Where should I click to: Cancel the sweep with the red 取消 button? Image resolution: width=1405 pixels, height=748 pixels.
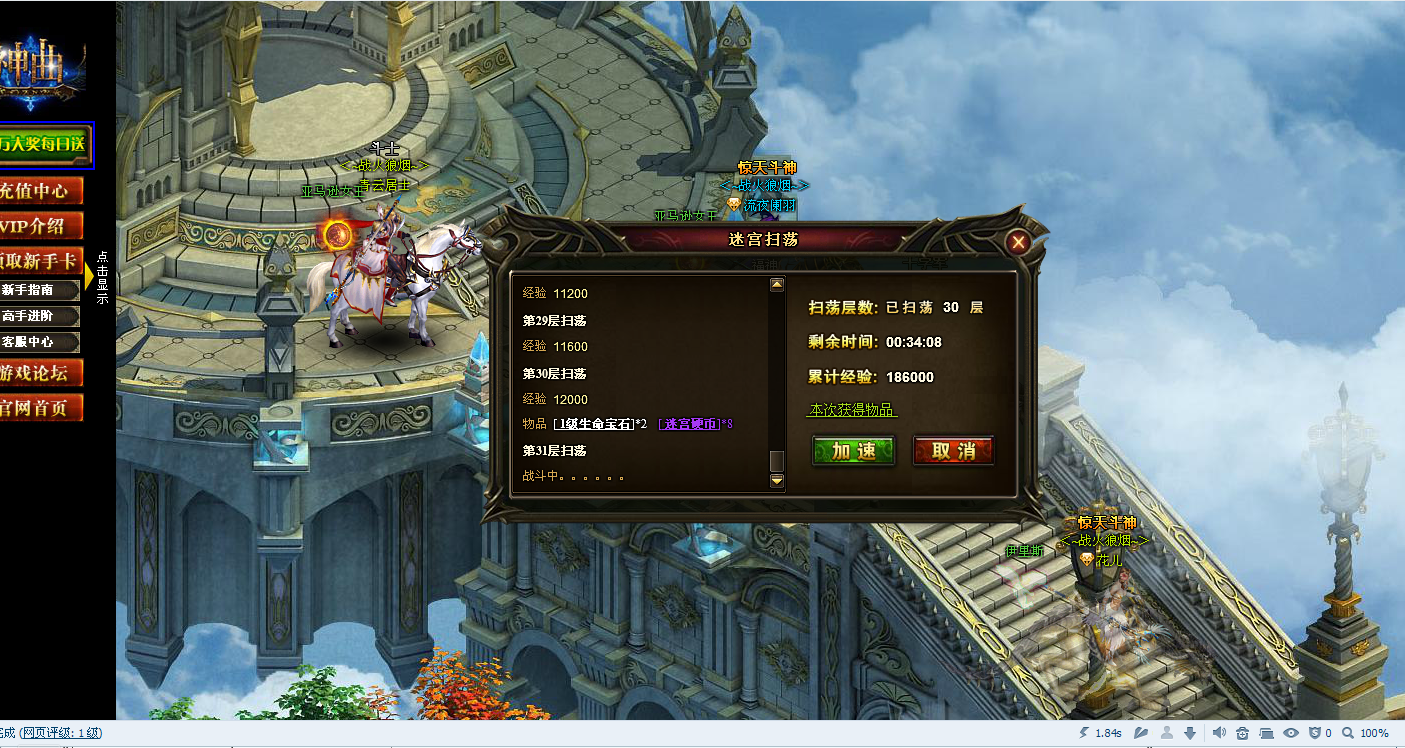tap(953, 451)
